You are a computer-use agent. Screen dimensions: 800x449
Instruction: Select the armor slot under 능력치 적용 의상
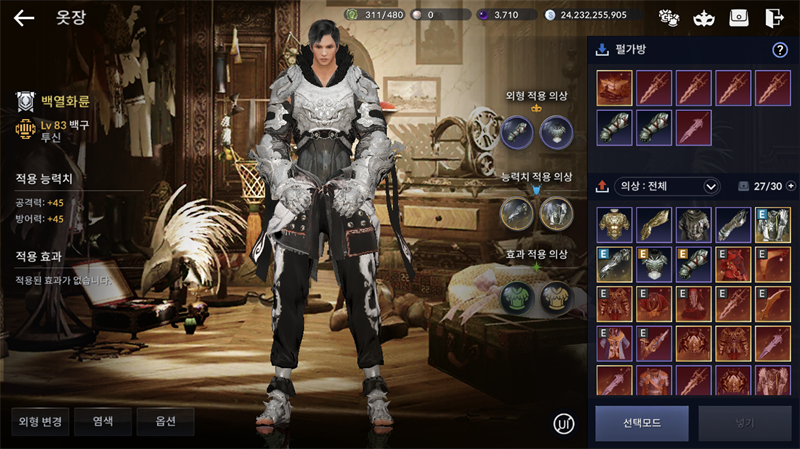[556, 212]
